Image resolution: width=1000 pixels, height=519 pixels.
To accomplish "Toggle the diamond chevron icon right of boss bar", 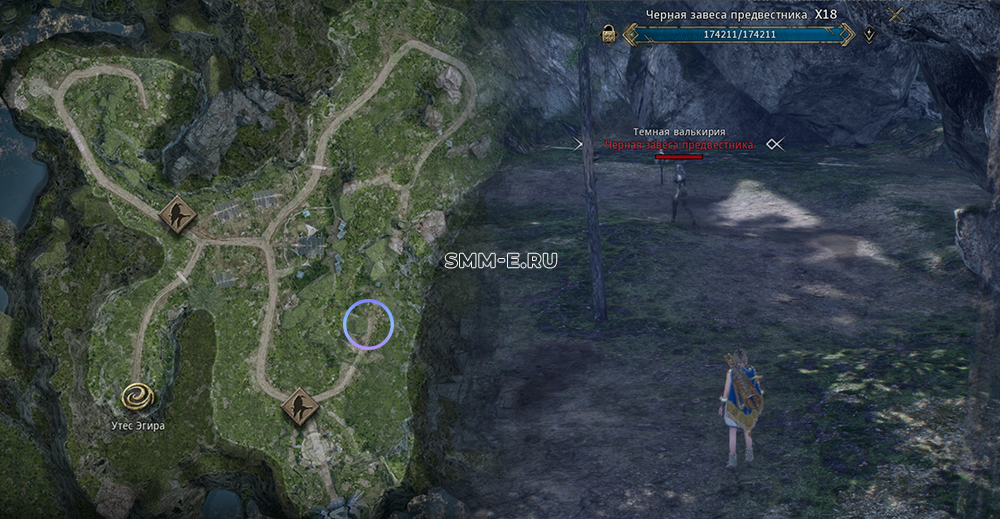I will [870, 35].
